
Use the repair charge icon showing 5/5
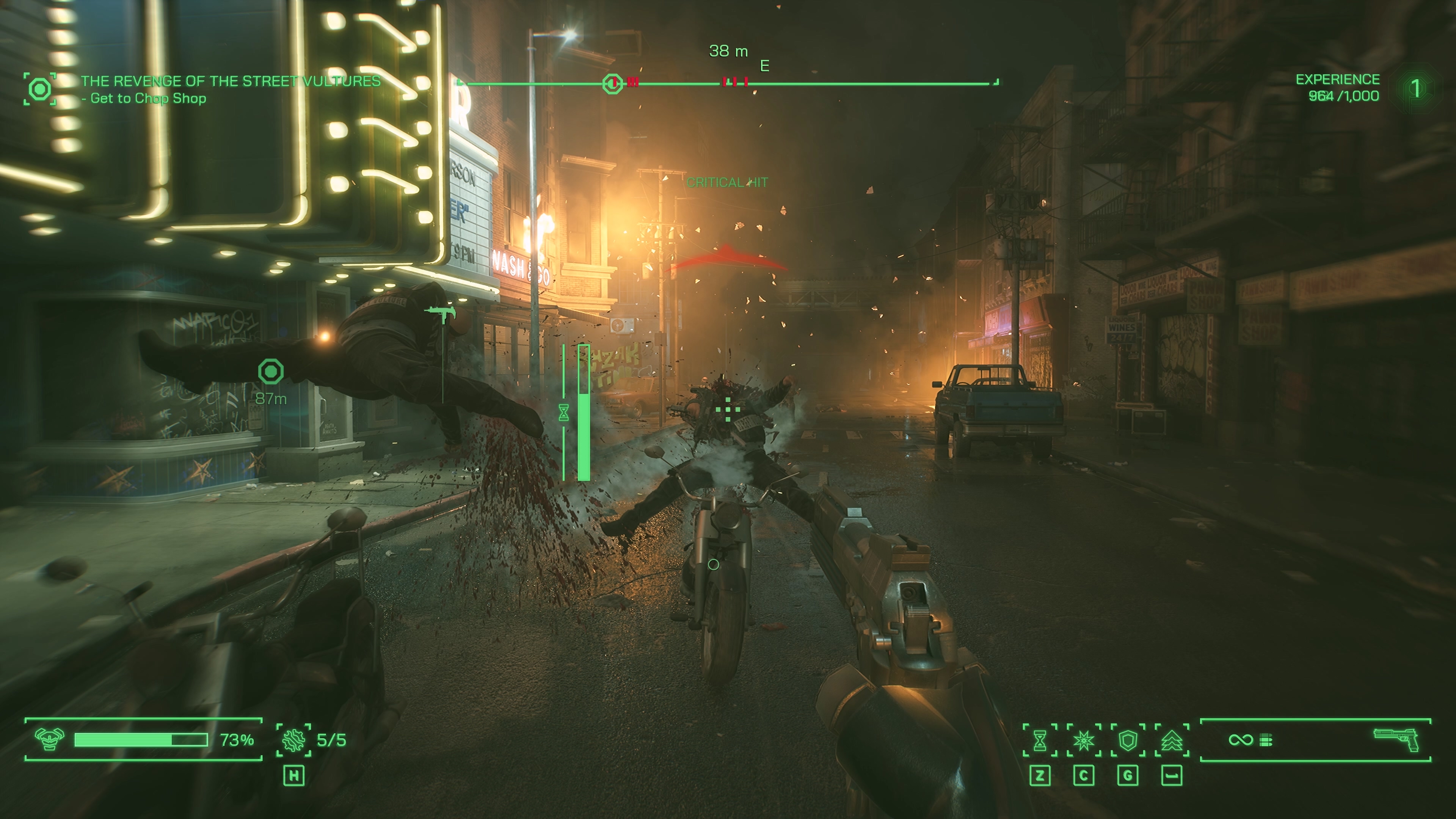293,740
